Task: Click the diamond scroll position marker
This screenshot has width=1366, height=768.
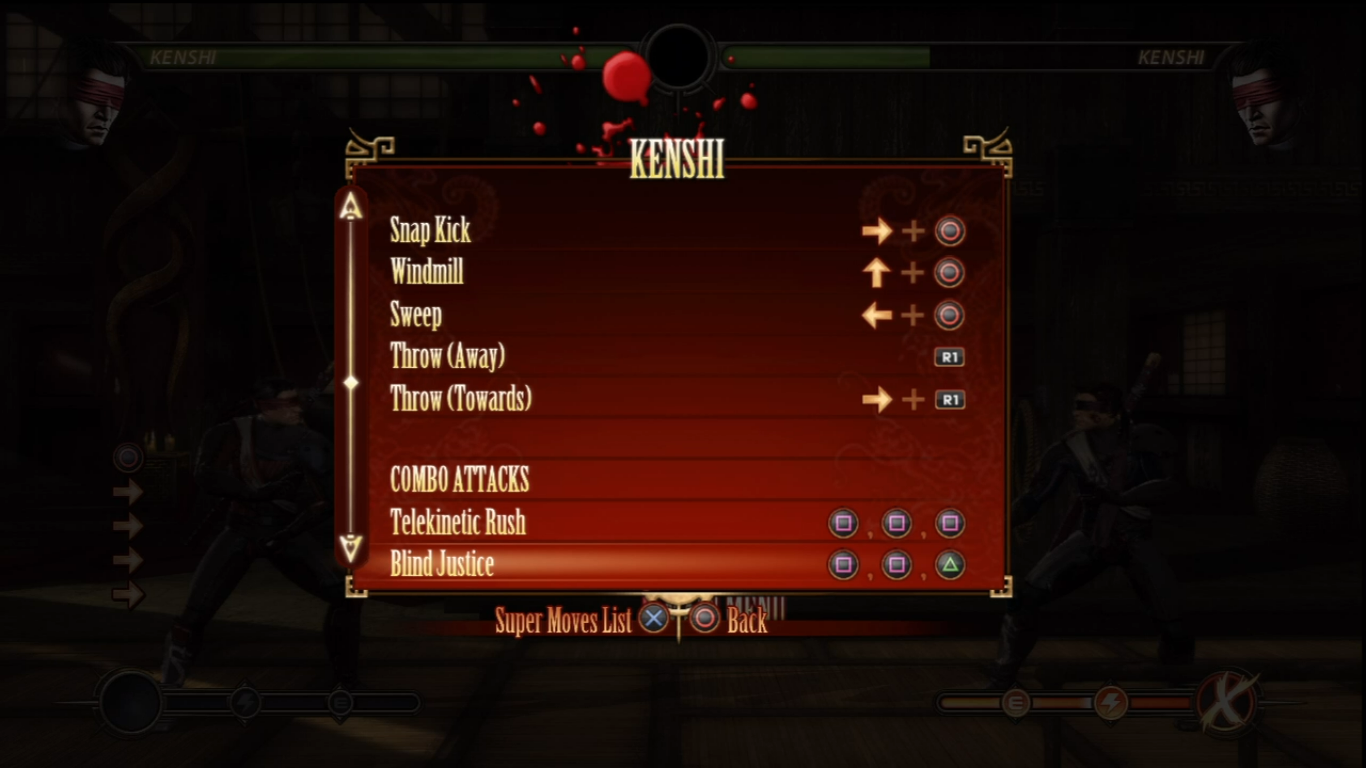Action: (x=350, y=382)
